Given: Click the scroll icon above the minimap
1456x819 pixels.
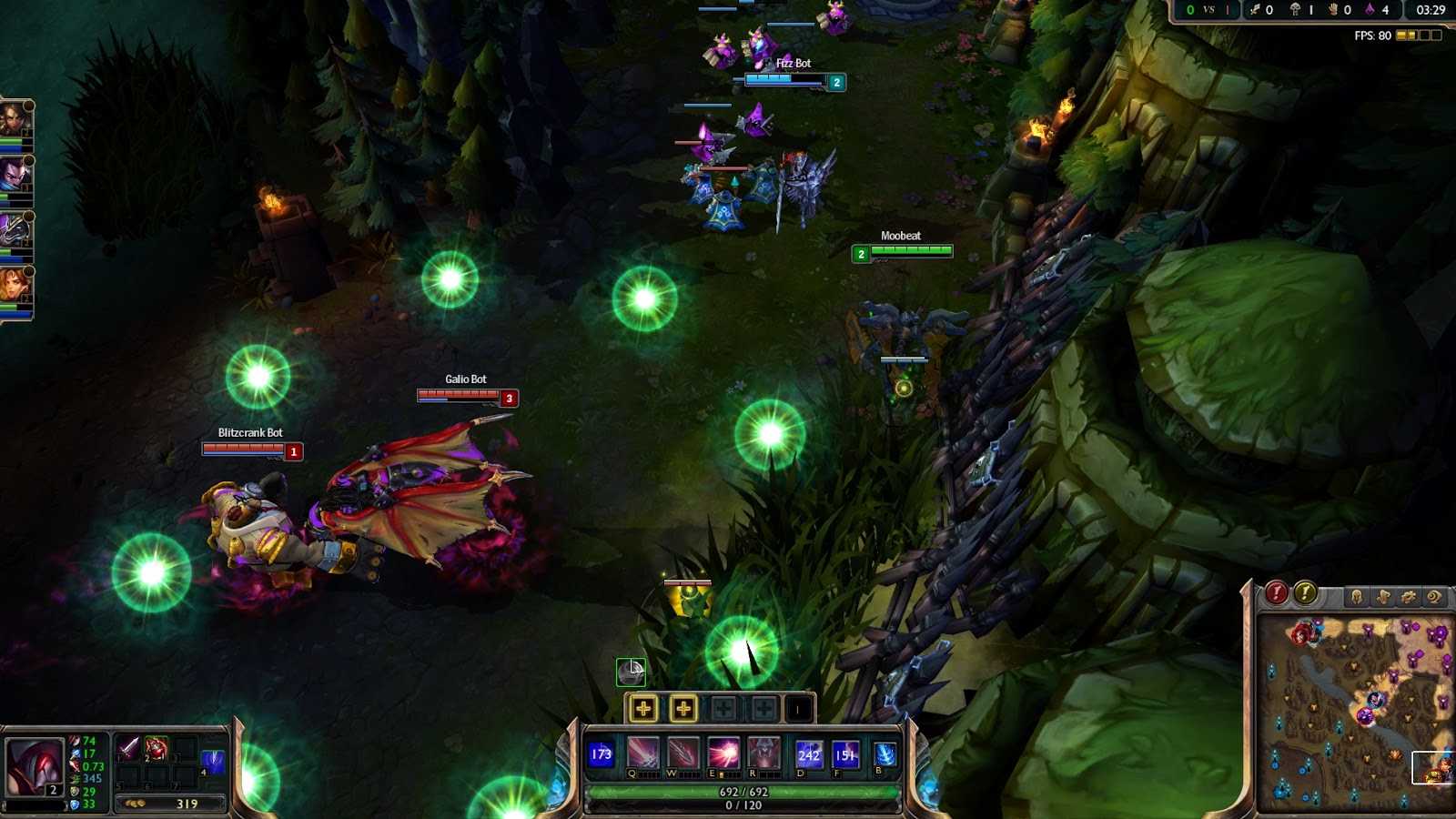Looking at the screenshot, I should tap(1435, 596).
